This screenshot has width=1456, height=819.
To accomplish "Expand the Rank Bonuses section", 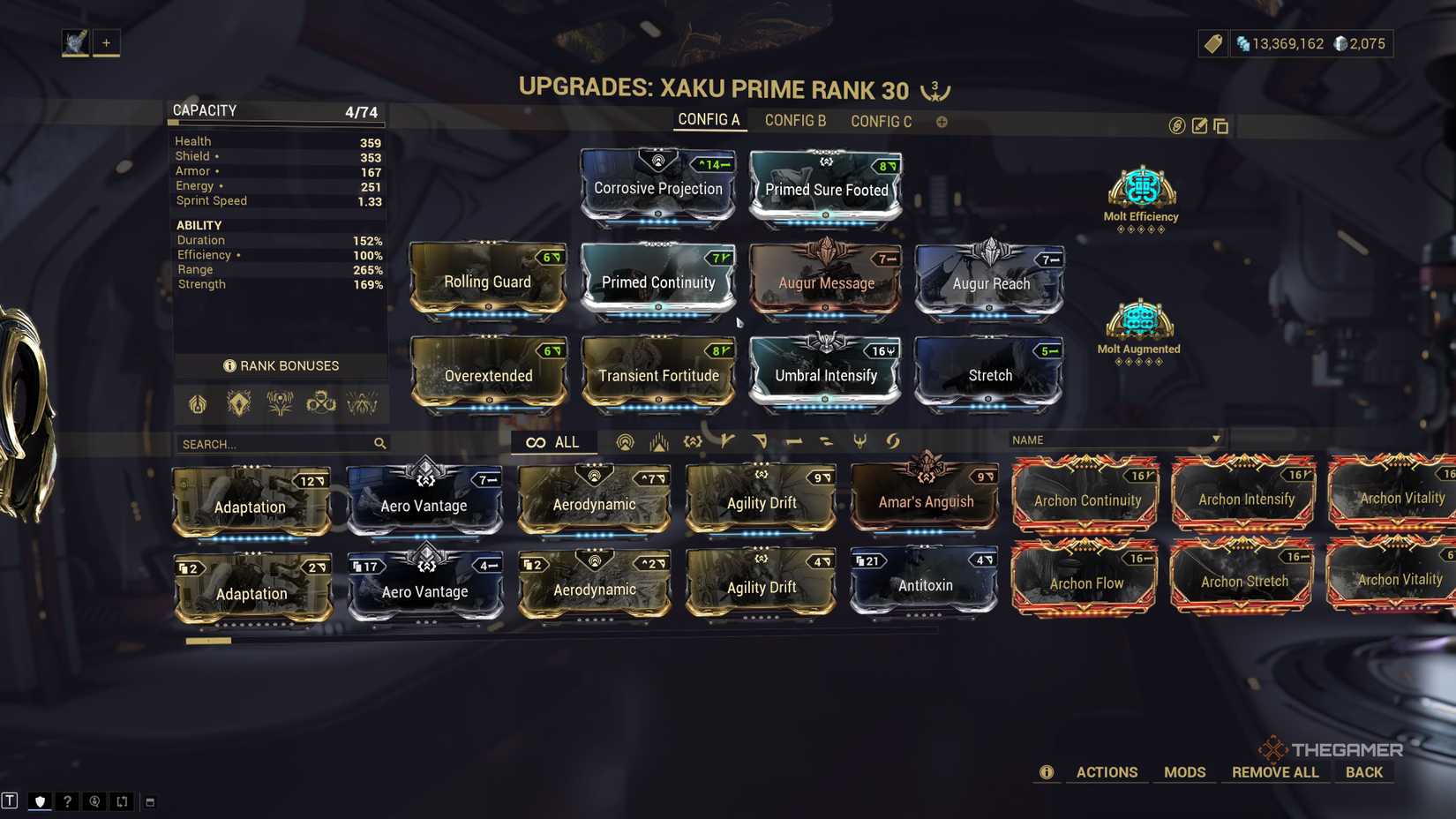I will coord(280,365).
